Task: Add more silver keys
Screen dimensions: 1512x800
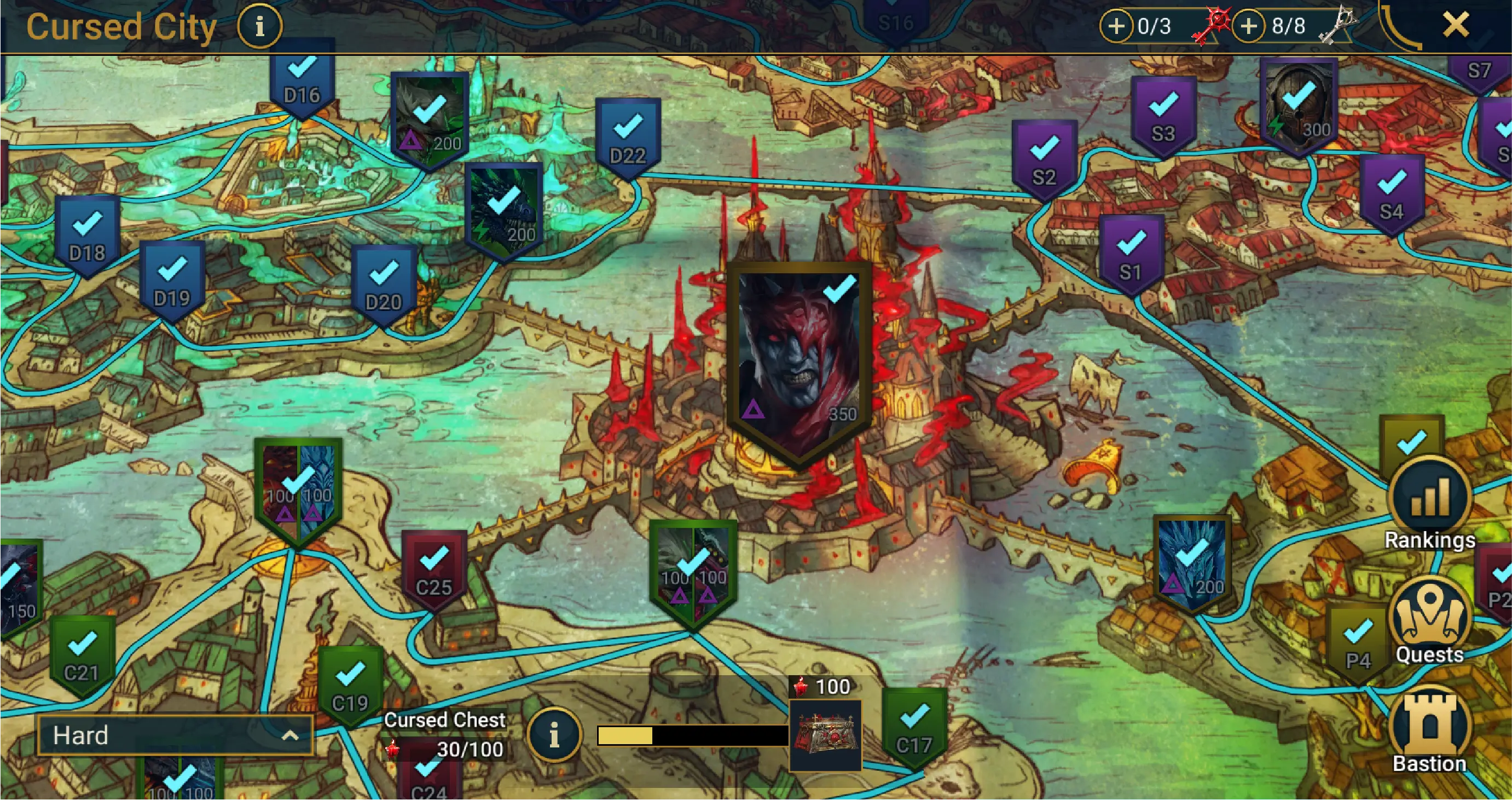Action: pos(1248,26)
